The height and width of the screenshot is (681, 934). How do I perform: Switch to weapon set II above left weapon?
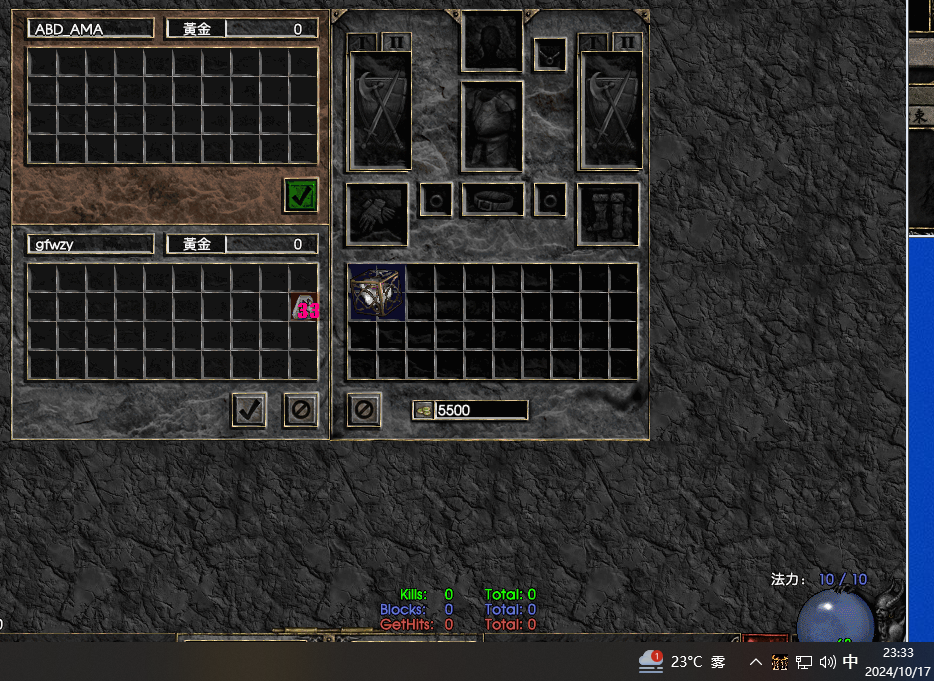397,42
